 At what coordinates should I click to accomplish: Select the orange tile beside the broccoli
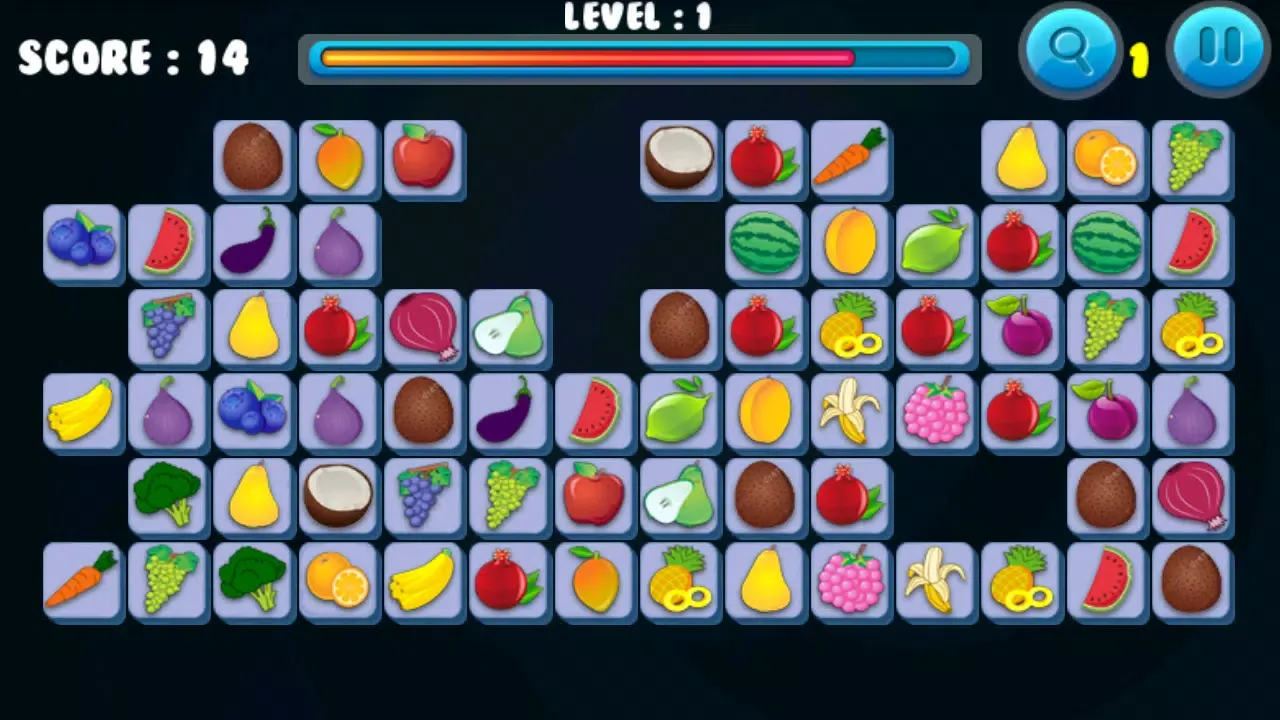coord(338,580)
